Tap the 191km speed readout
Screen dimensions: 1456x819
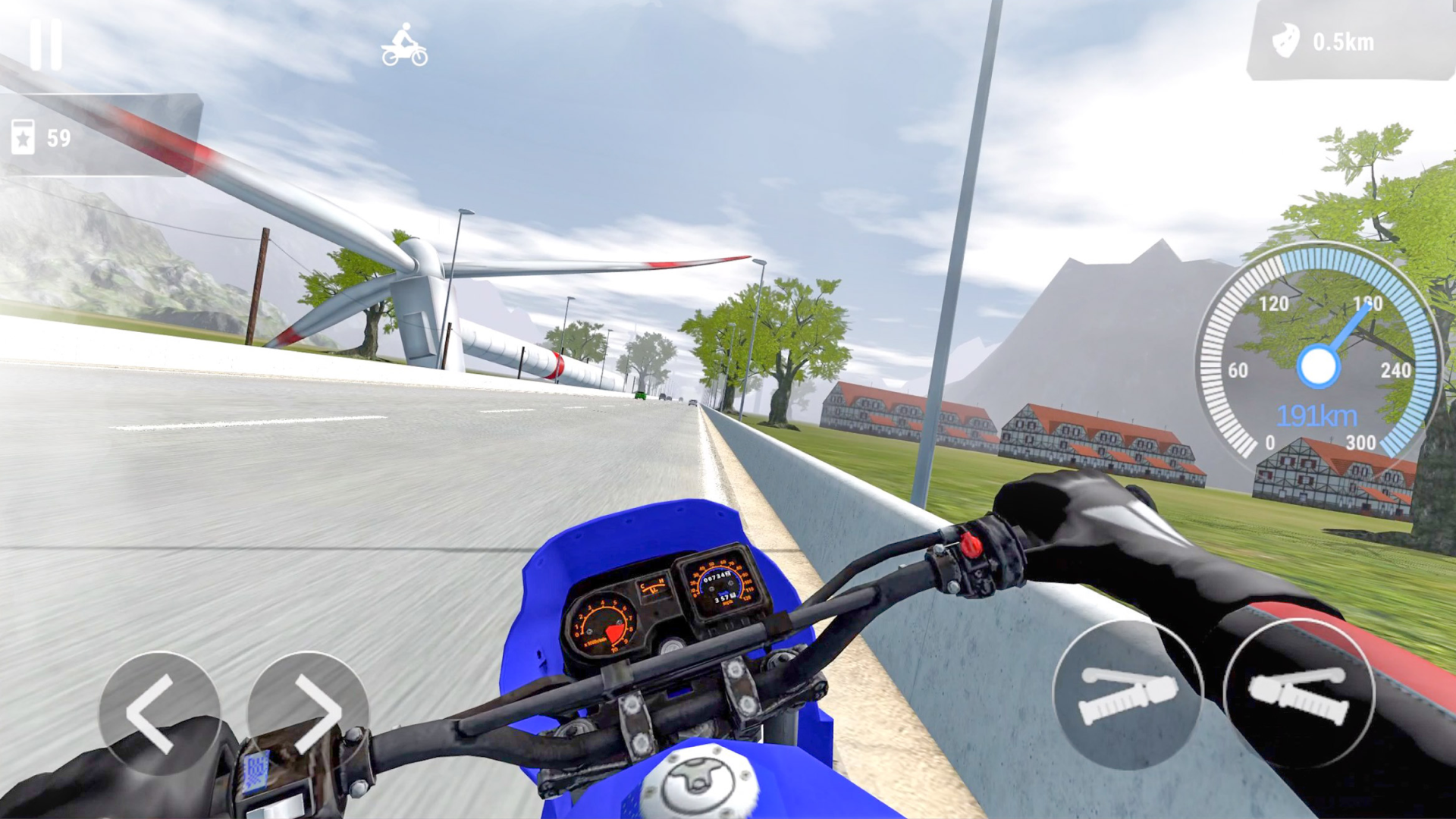(1319, 415)
